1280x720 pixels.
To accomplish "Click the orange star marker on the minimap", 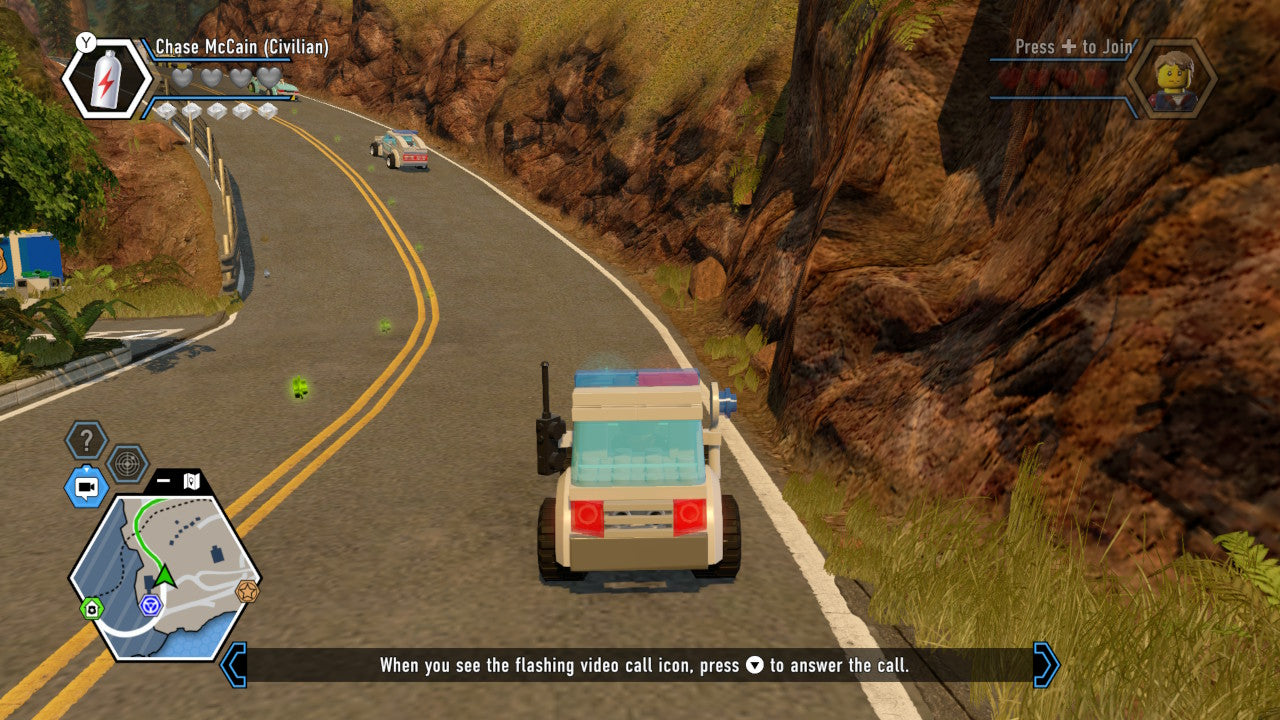I will click(x=247, y=591).
